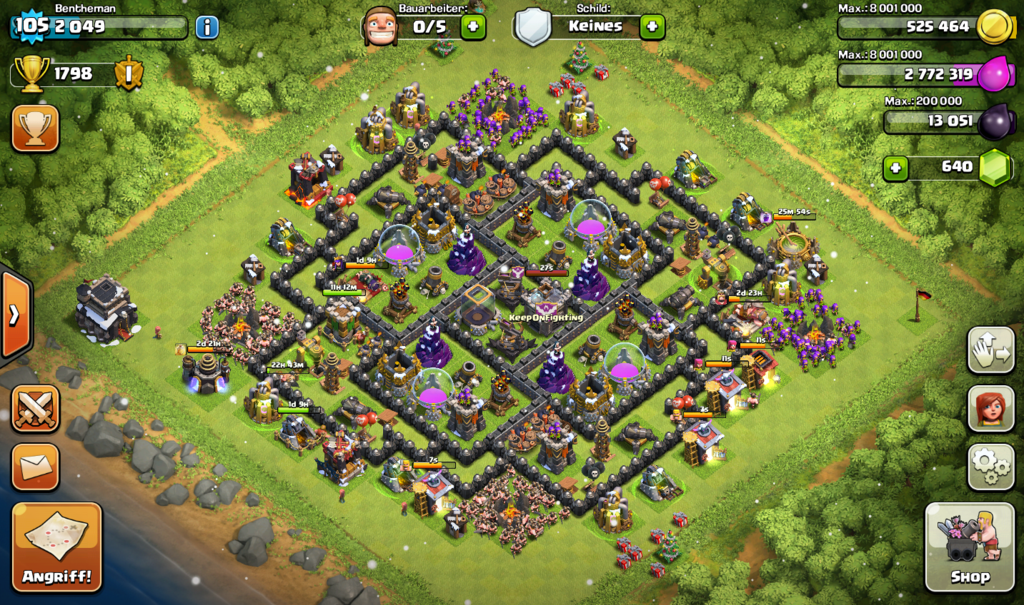Screen dimensions: 1024x605
Task: Tap the level 105 experience badge
Action: pyautogui.click(x=32, y=26)
